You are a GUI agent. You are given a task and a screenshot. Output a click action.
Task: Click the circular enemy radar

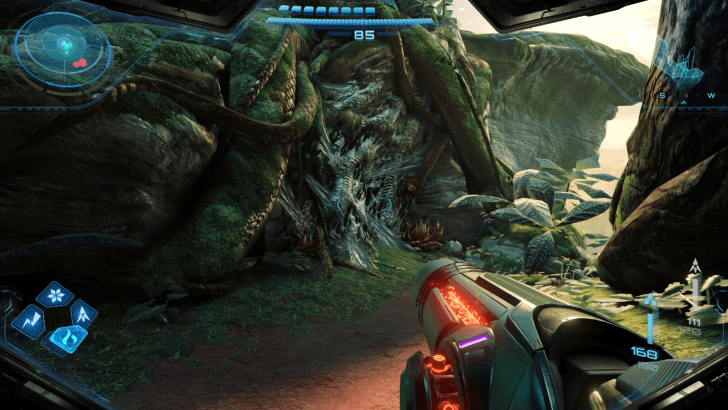tap(64, 46)
